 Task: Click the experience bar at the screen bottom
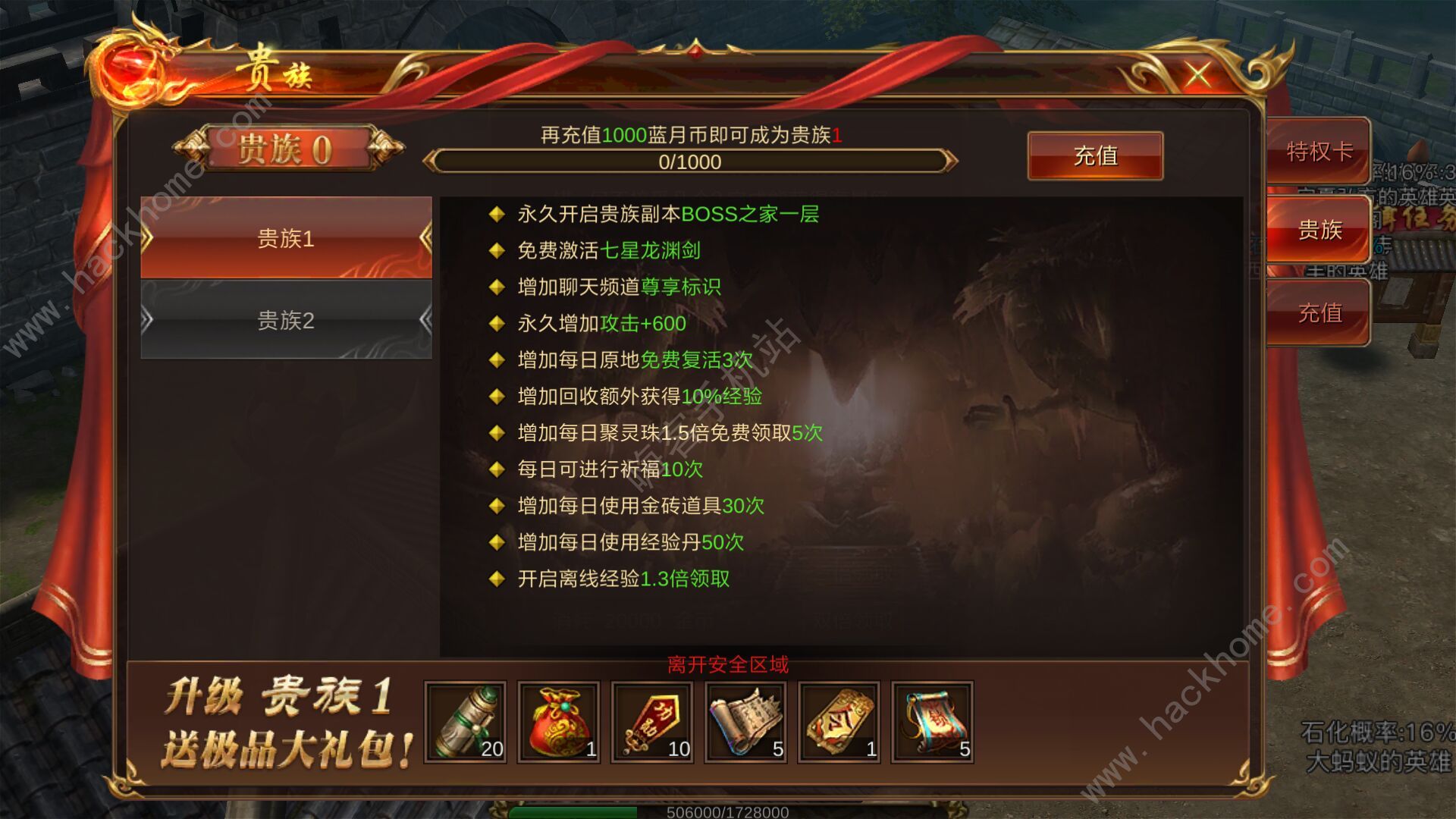728,813
